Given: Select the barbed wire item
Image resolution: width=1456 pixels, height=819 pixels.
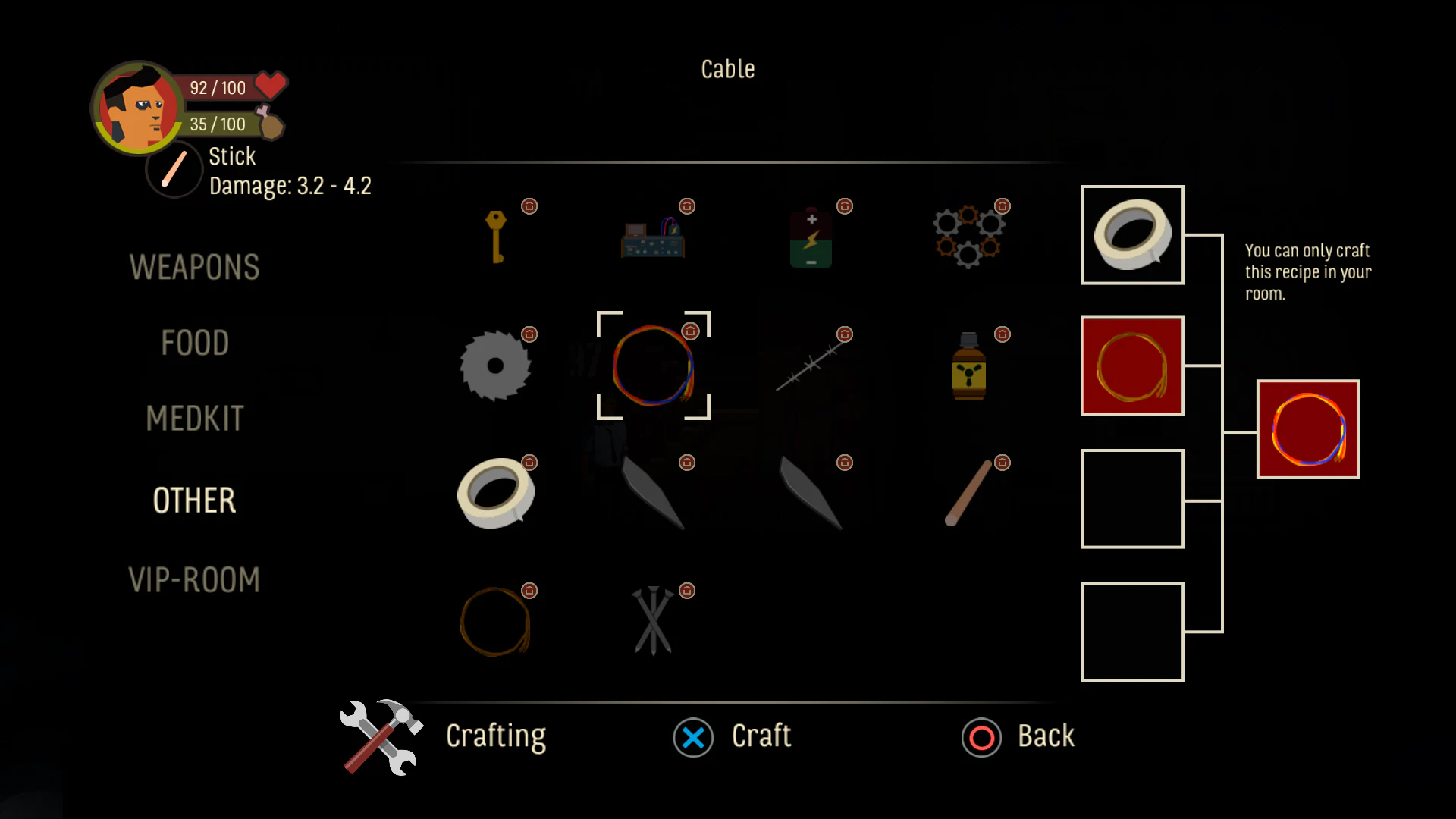Looking at the screenshot, I should point(810,364).
